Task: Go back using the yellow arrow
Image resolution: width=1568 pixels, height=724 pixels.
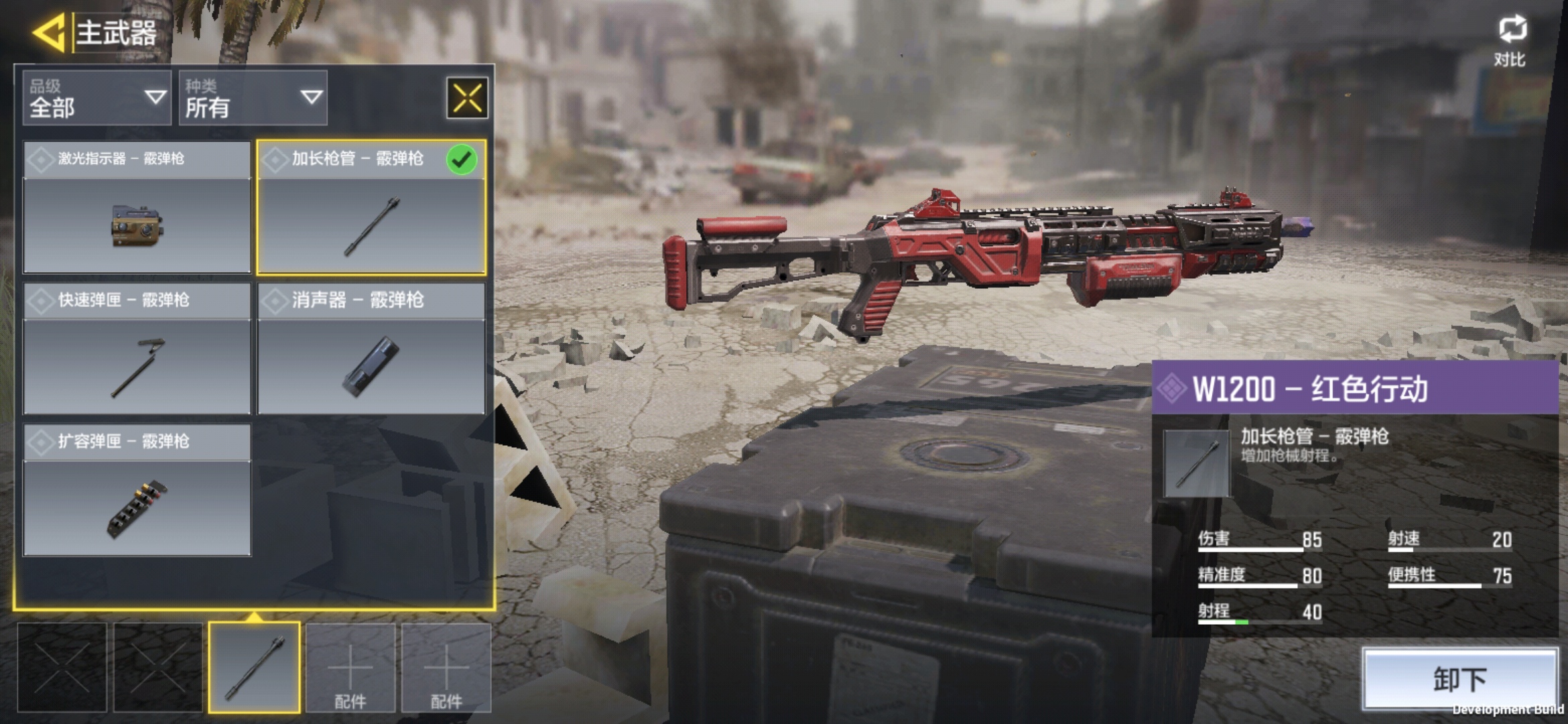Action: click(x=48, y=32)
